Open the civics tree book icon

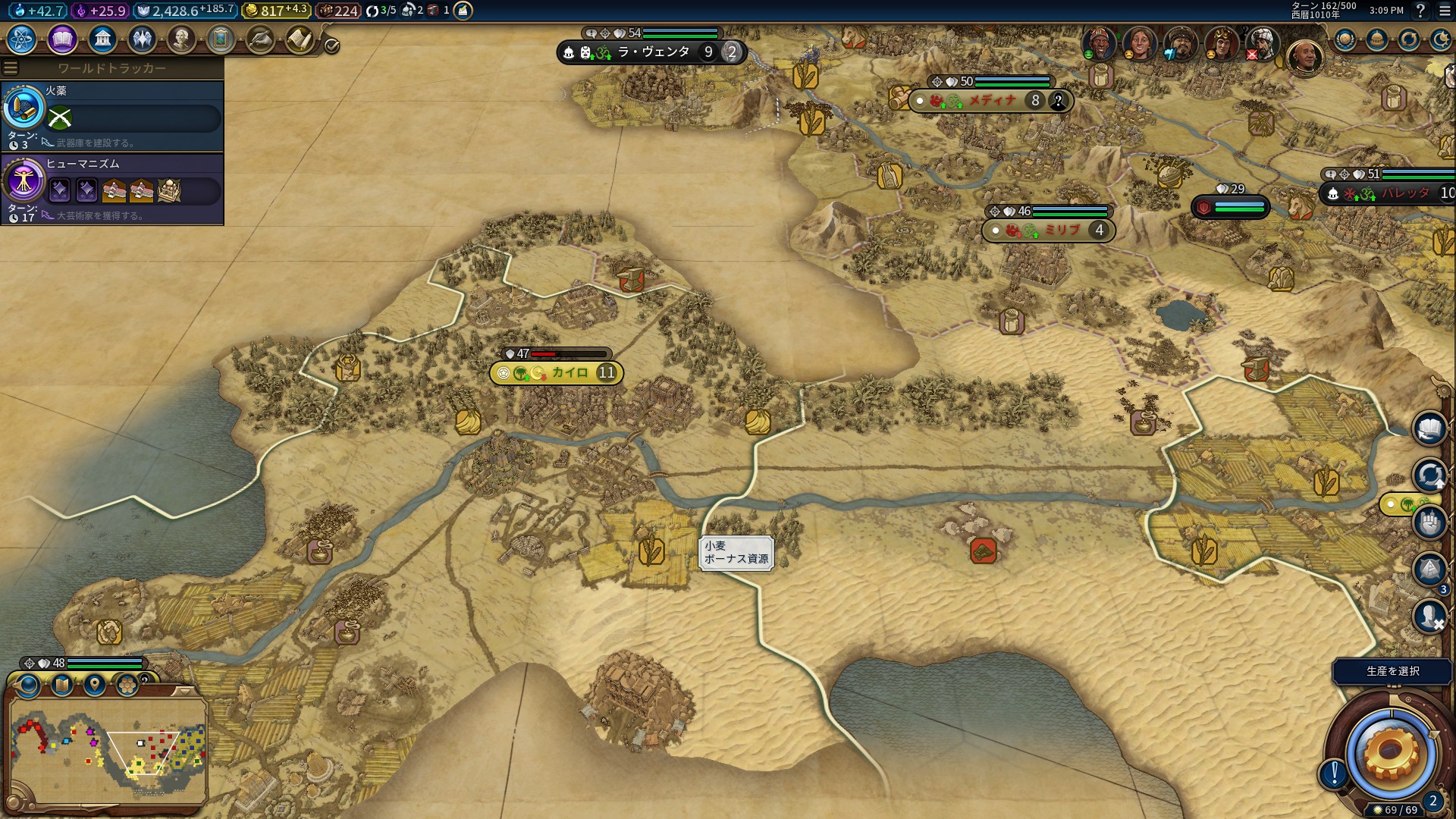pos(61,39)
